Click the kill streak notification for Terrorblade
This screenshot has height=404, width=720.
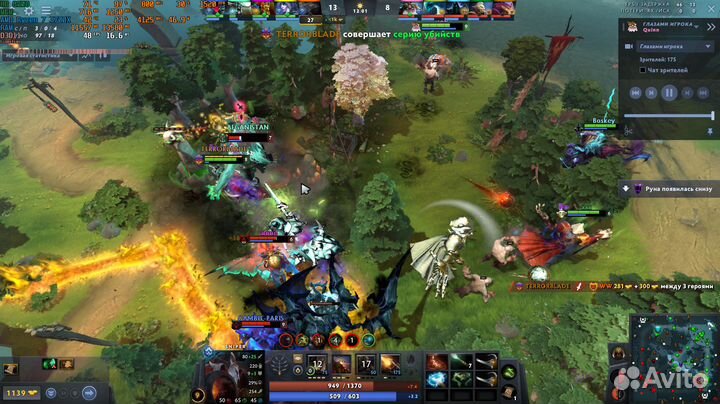coord(340,34)
